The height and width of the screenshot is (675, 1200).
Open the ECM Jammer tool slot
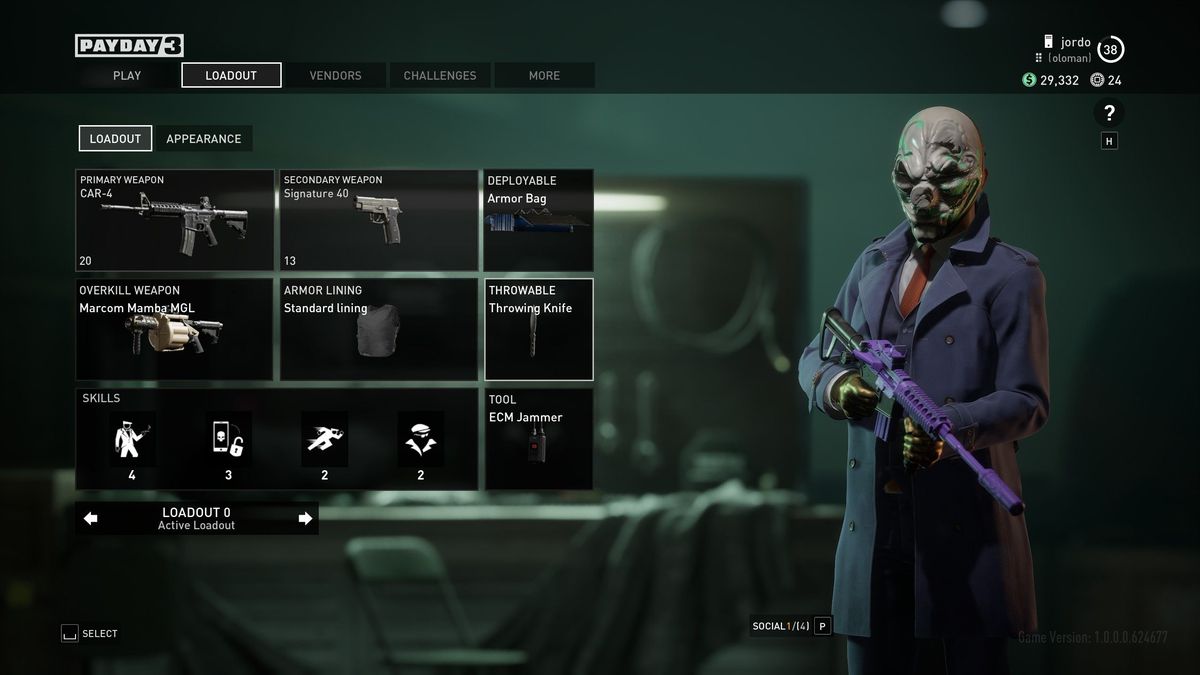point(539,439)
